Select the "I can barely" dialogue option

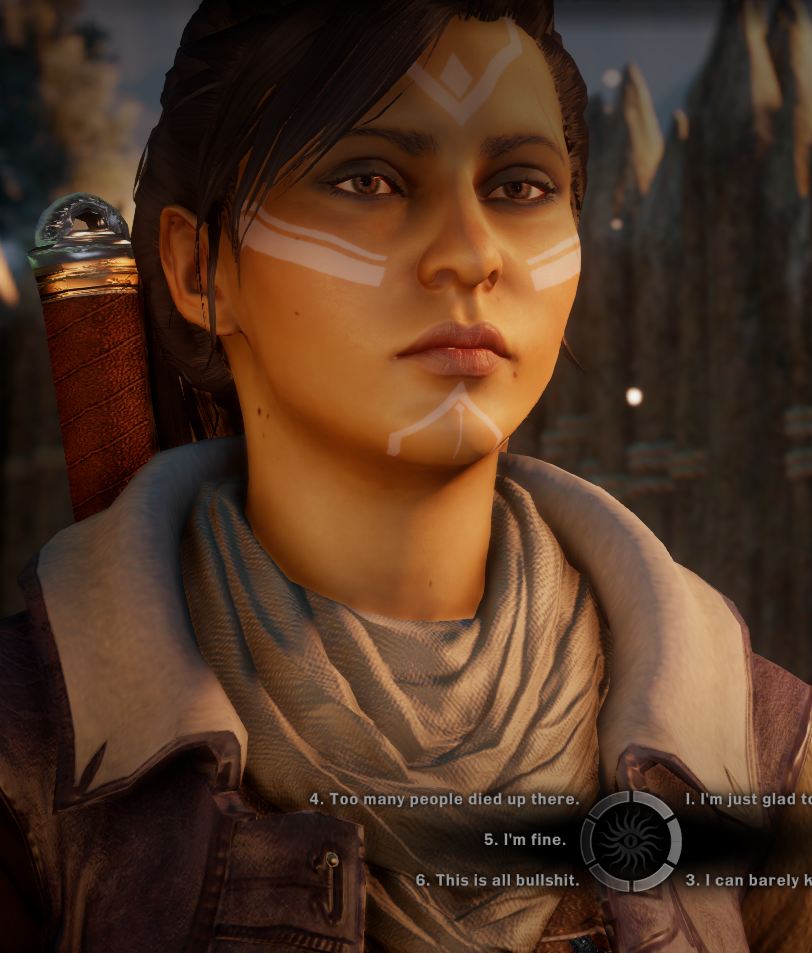748,880
